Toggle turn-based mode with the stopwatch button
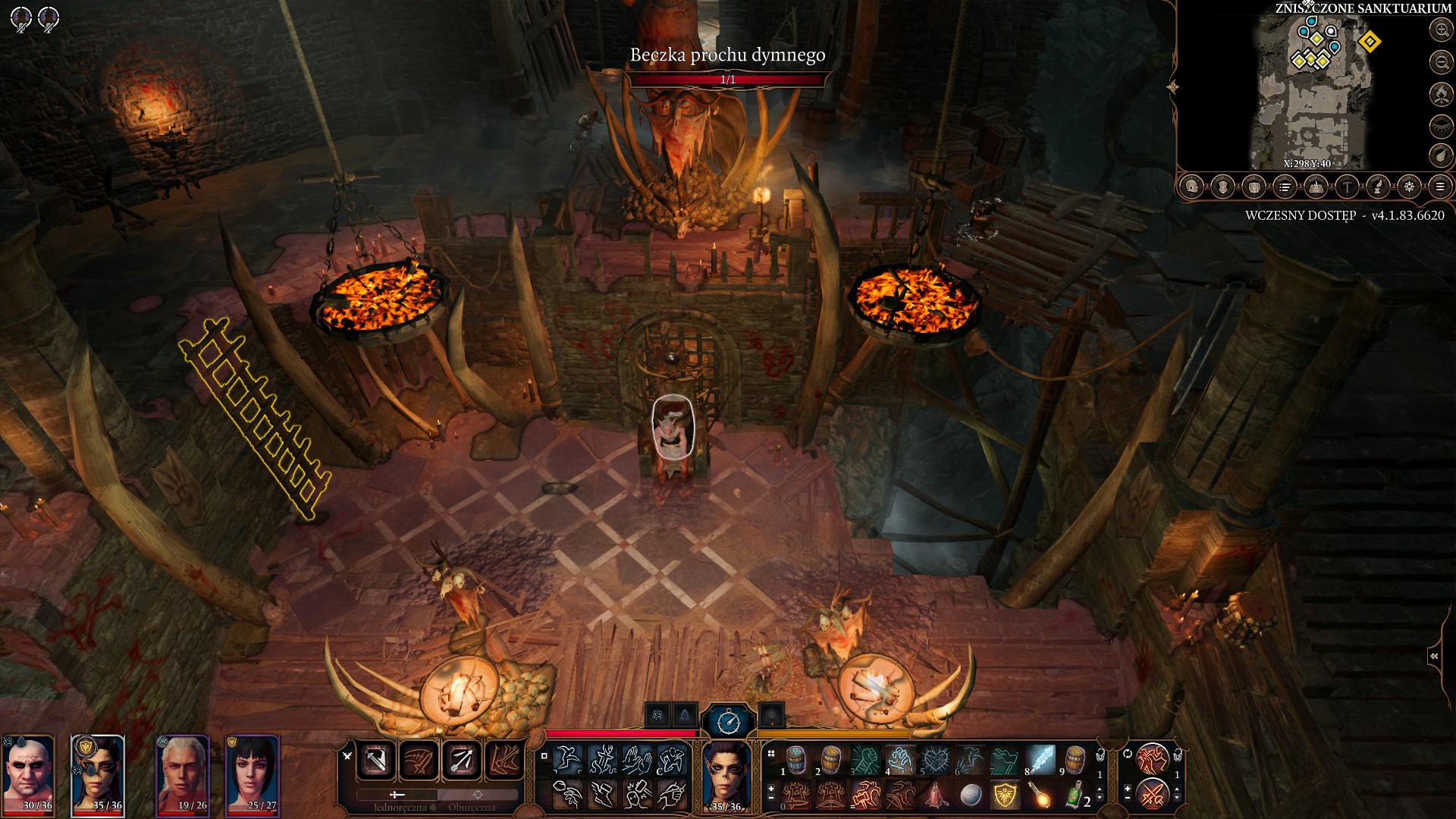 pyautogui.click(x=729, y=720)
